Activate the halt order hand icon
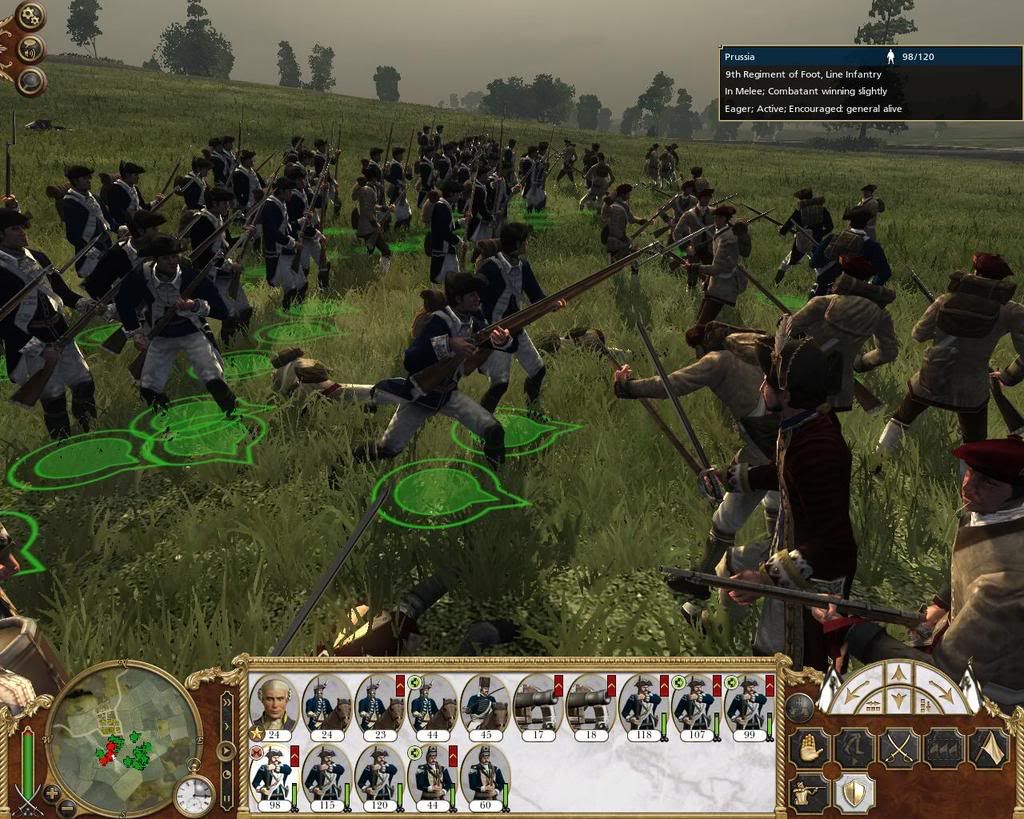Screen dimensions: 1024x819 point(809,748)
